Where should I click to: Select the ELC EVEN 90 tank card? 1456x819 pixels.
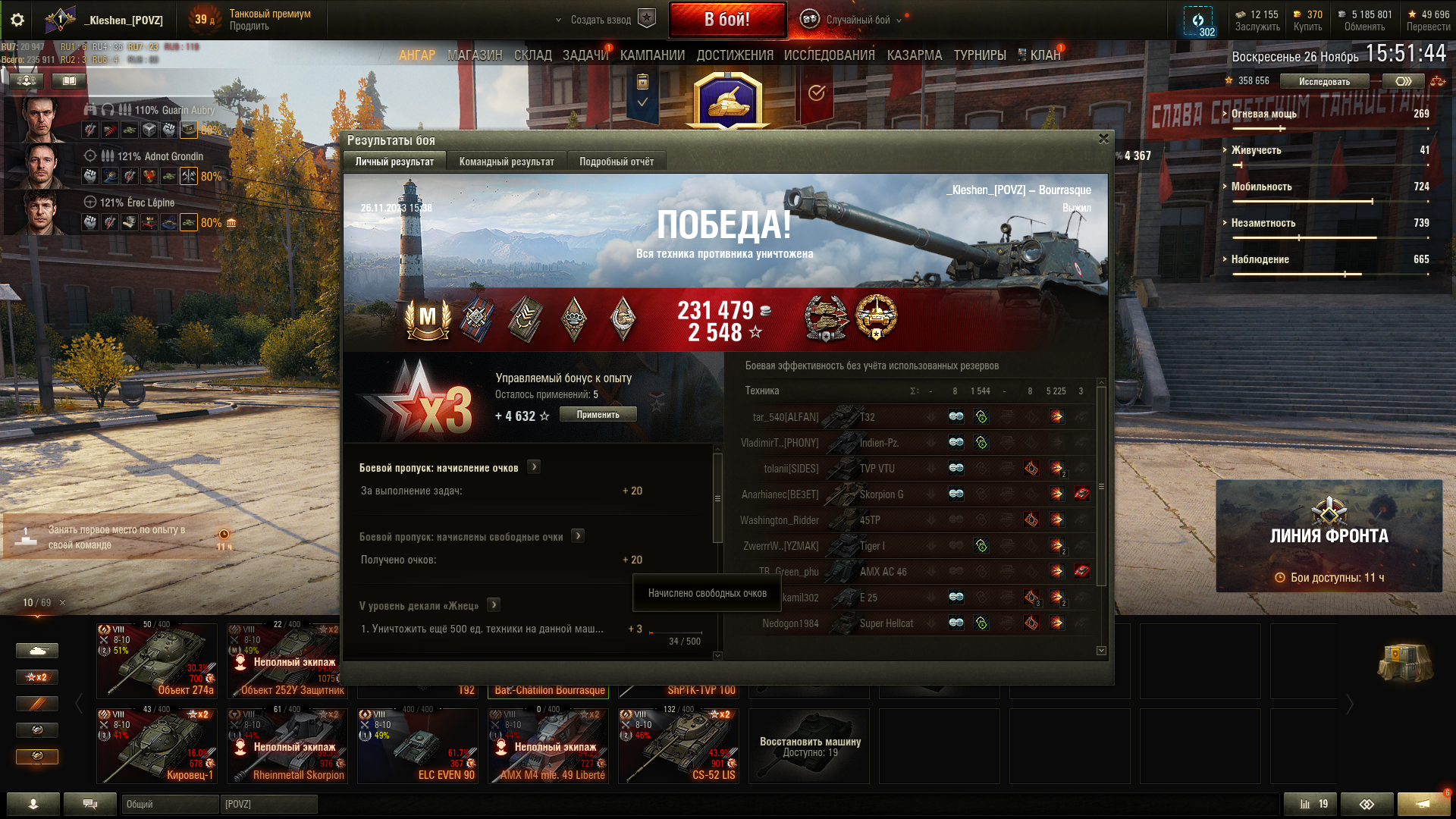[x=418, y=745]
